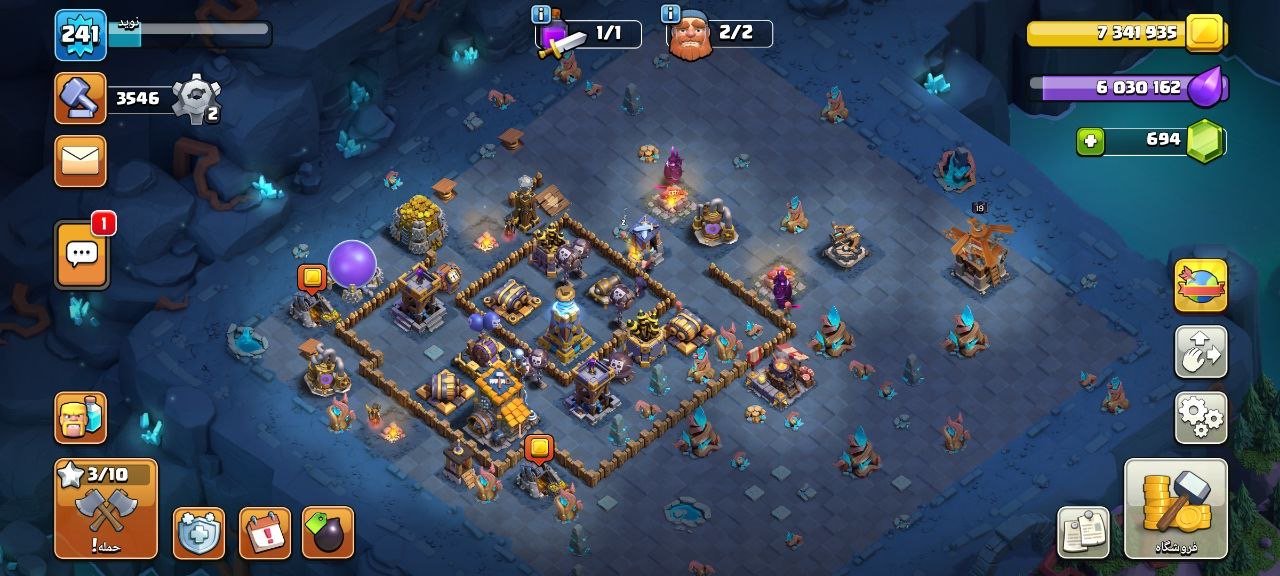Viewport: 1280px width, 576px height.
Task: Open the events calendar button
Action: coord(265,533)
